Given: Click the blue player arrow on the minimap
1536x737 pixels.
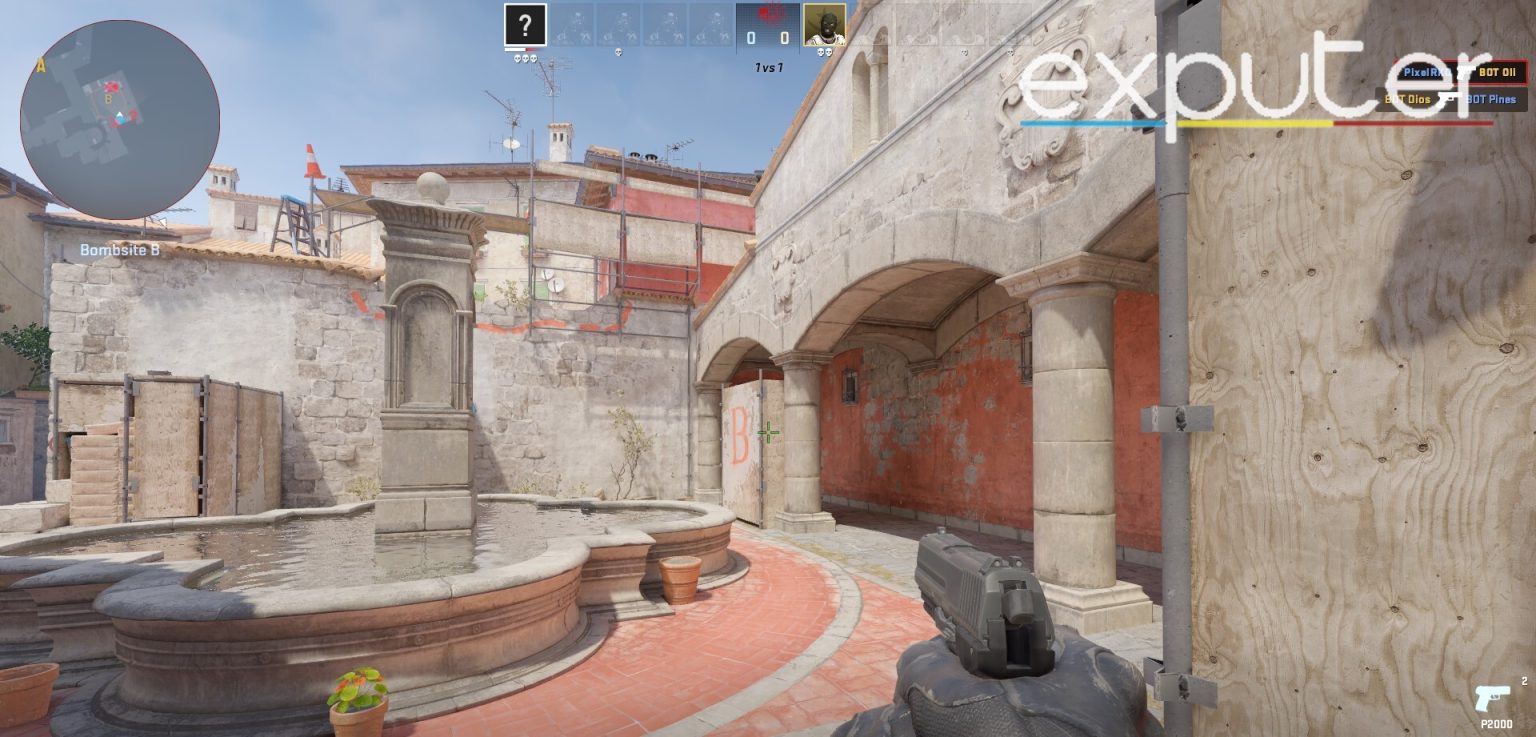Looking at the screenshot, I should click(x=120, y=118).
